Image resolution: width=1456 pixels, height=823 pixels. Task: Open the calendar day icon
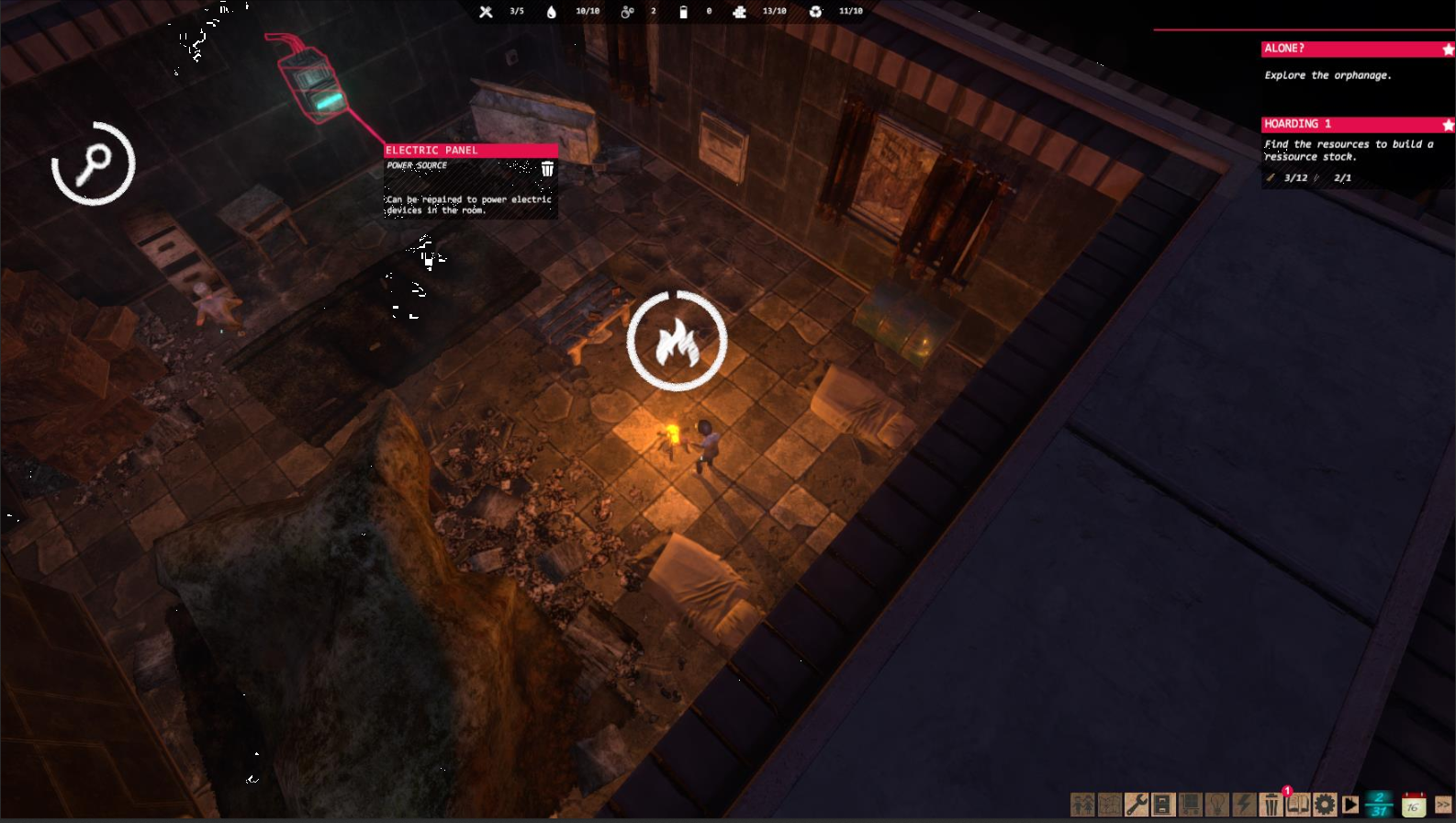pos(1414,805)
